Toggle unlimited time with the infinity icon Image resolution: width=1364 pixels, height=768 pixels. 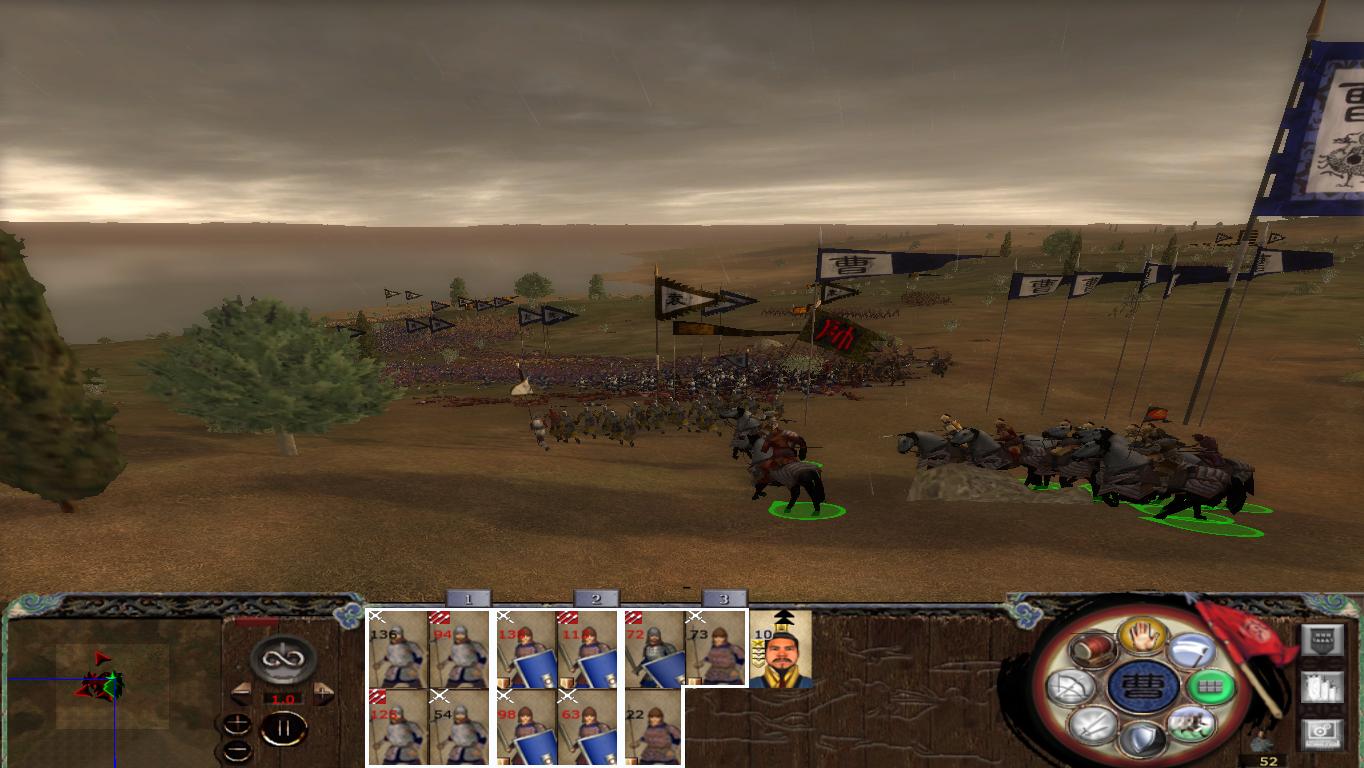281,659
